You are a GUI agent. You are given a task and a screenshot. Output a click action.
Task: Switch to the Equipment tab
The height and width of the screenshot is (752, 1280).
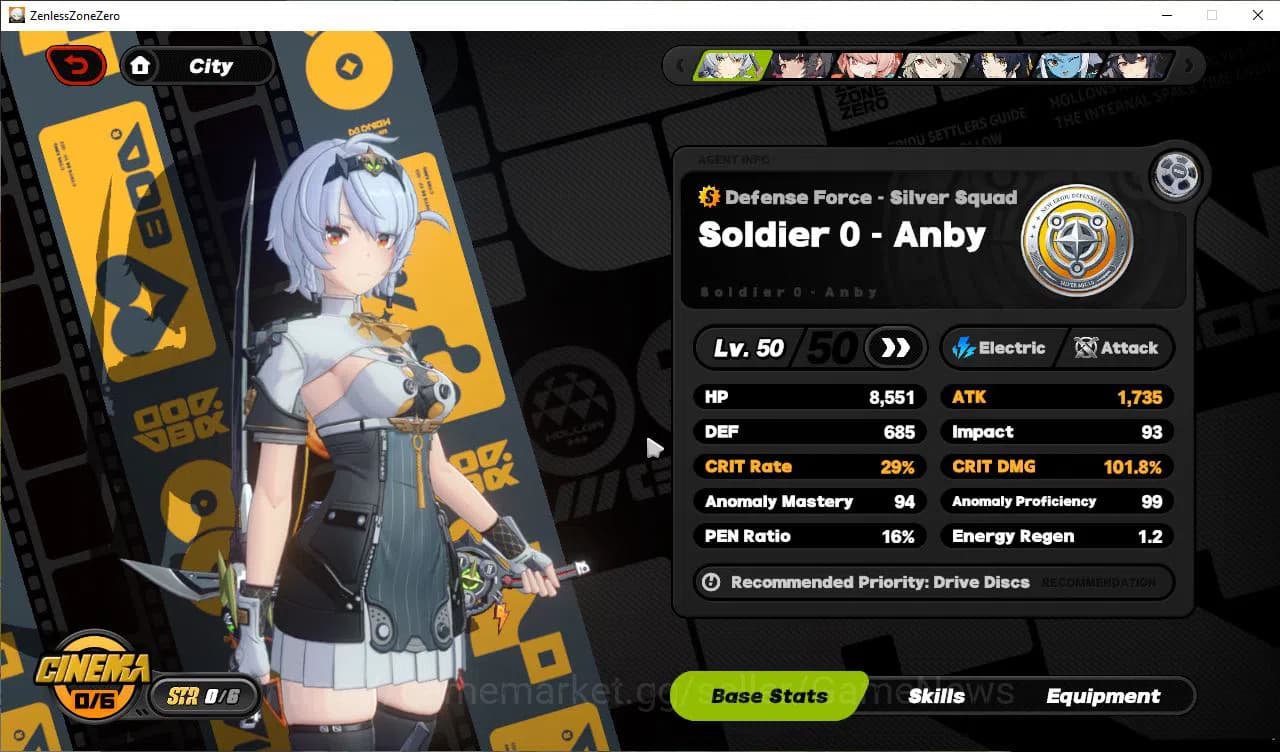1103,696
